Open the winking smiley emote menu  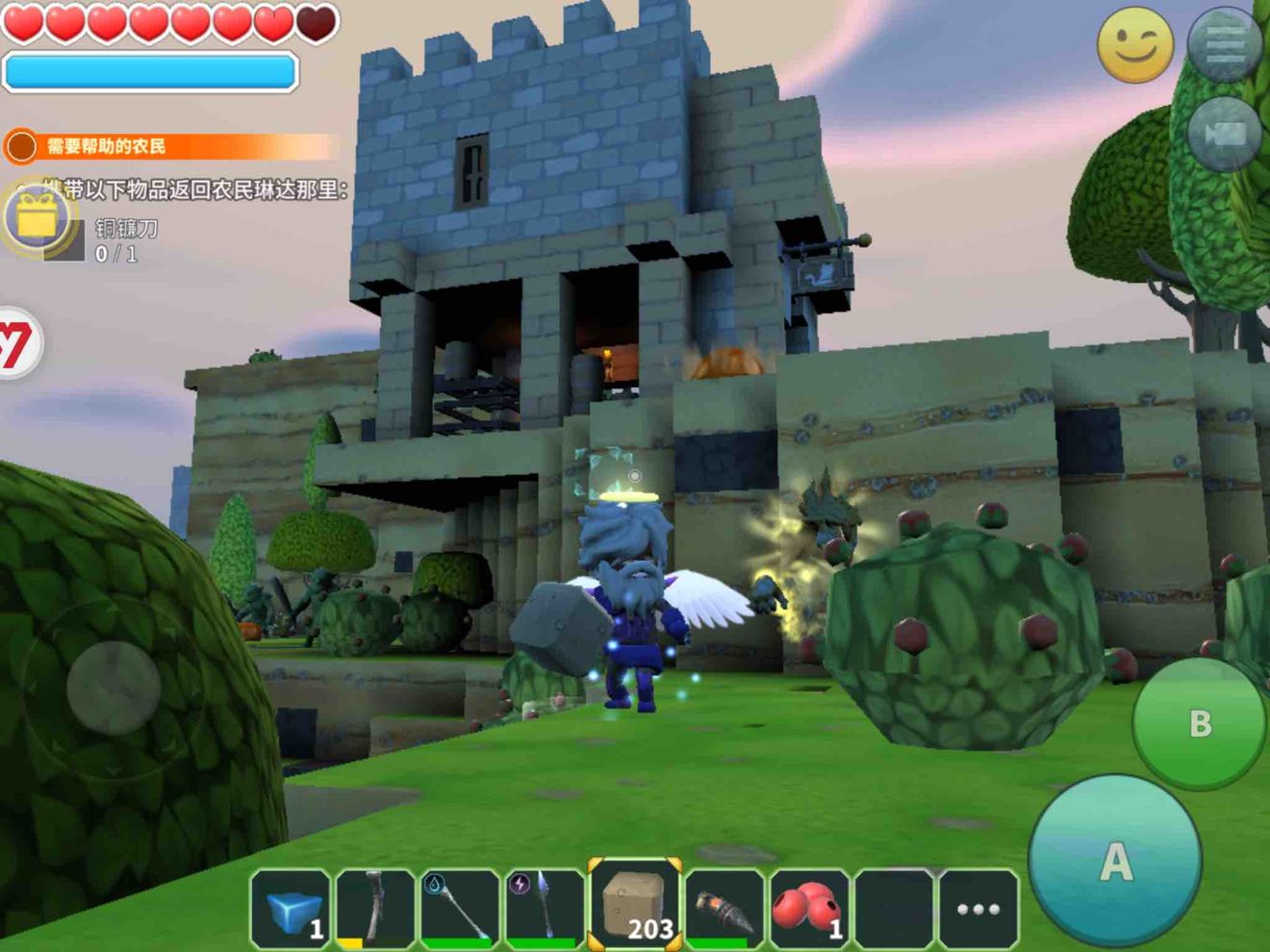tap(1135, 45)
